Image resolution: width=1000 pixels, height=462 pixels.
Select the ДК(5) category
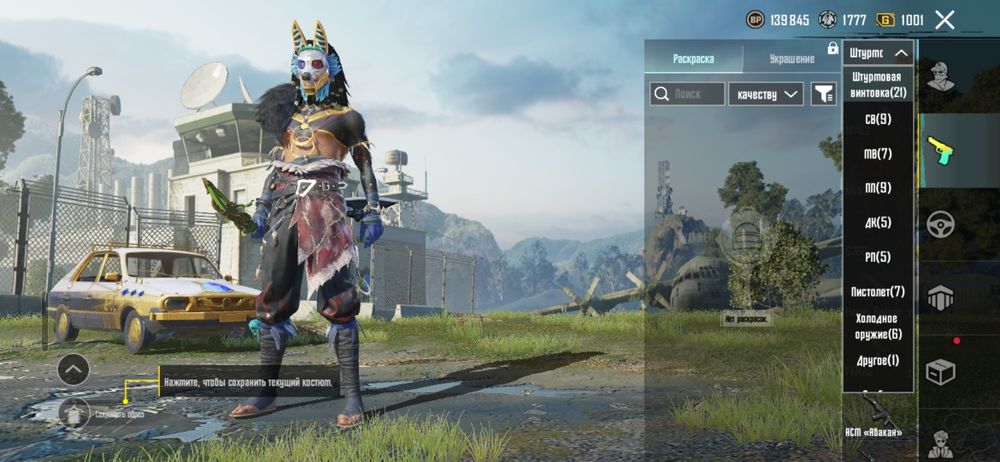[x=877, y=222]
